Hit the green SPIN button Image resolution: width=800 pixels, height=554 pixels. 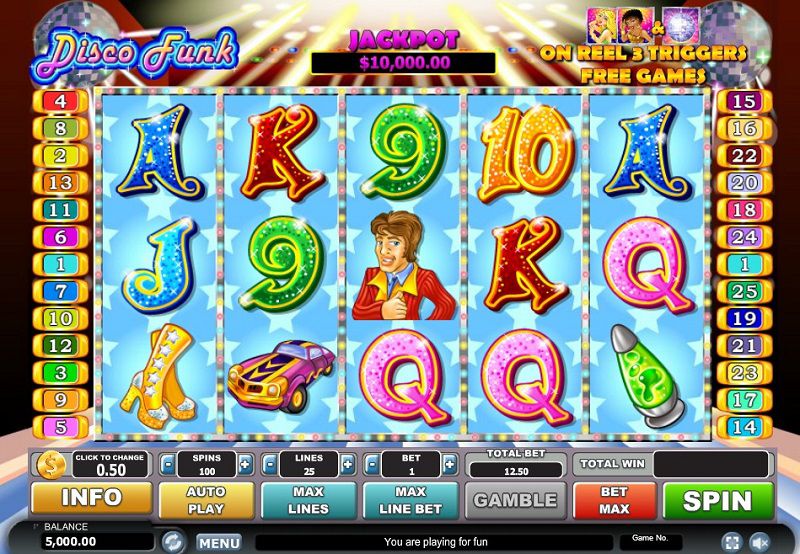point(718,500)
